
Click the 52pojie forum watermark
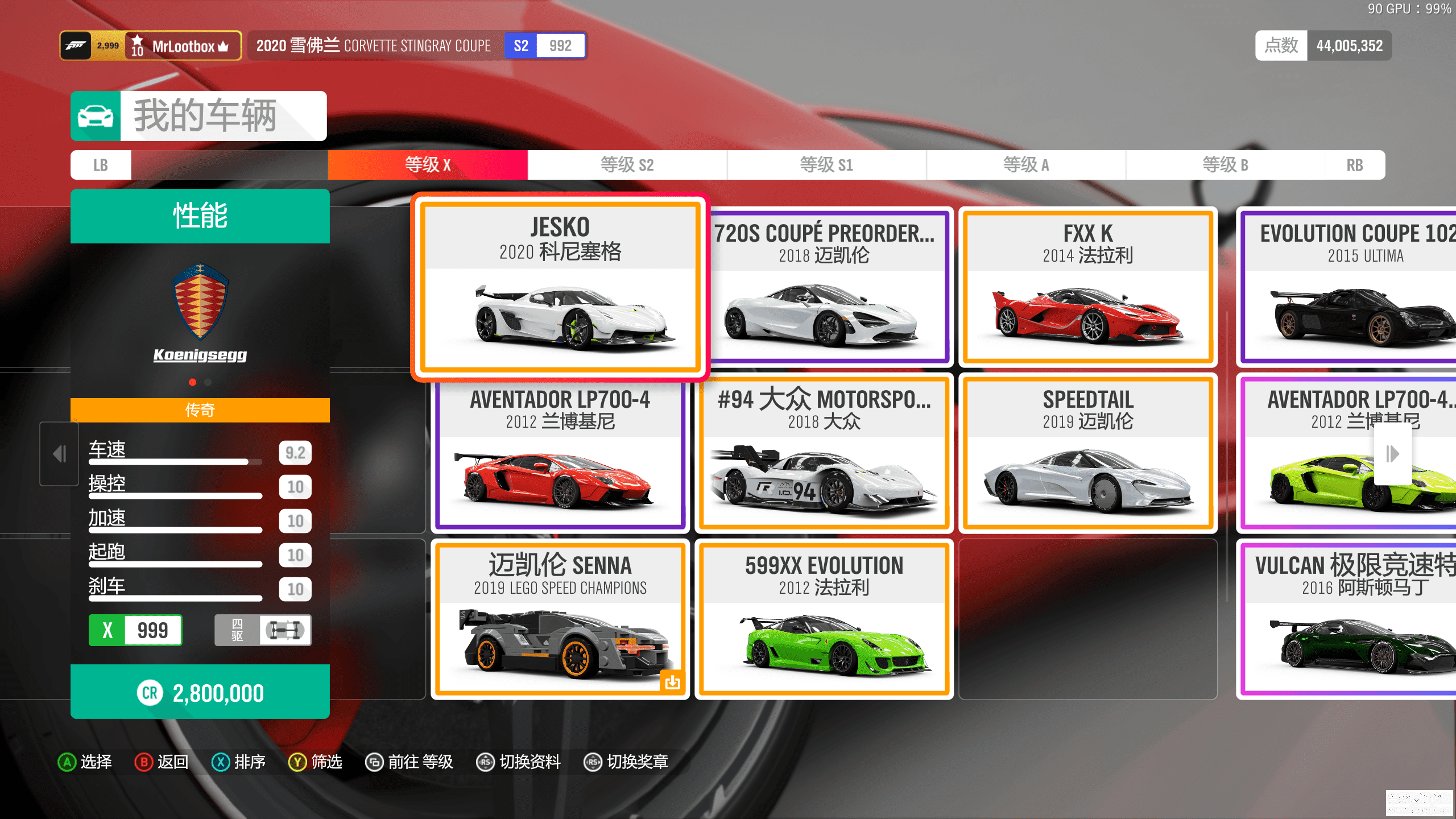pyautogui.click(x=1418, y=803)
